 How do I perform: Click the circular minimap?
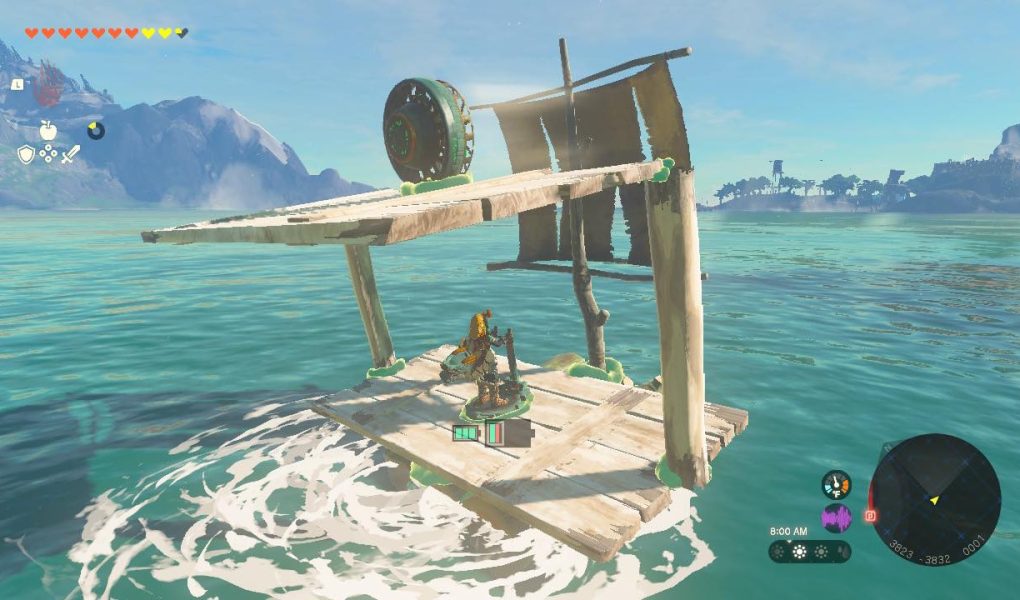tap(935, 498)
